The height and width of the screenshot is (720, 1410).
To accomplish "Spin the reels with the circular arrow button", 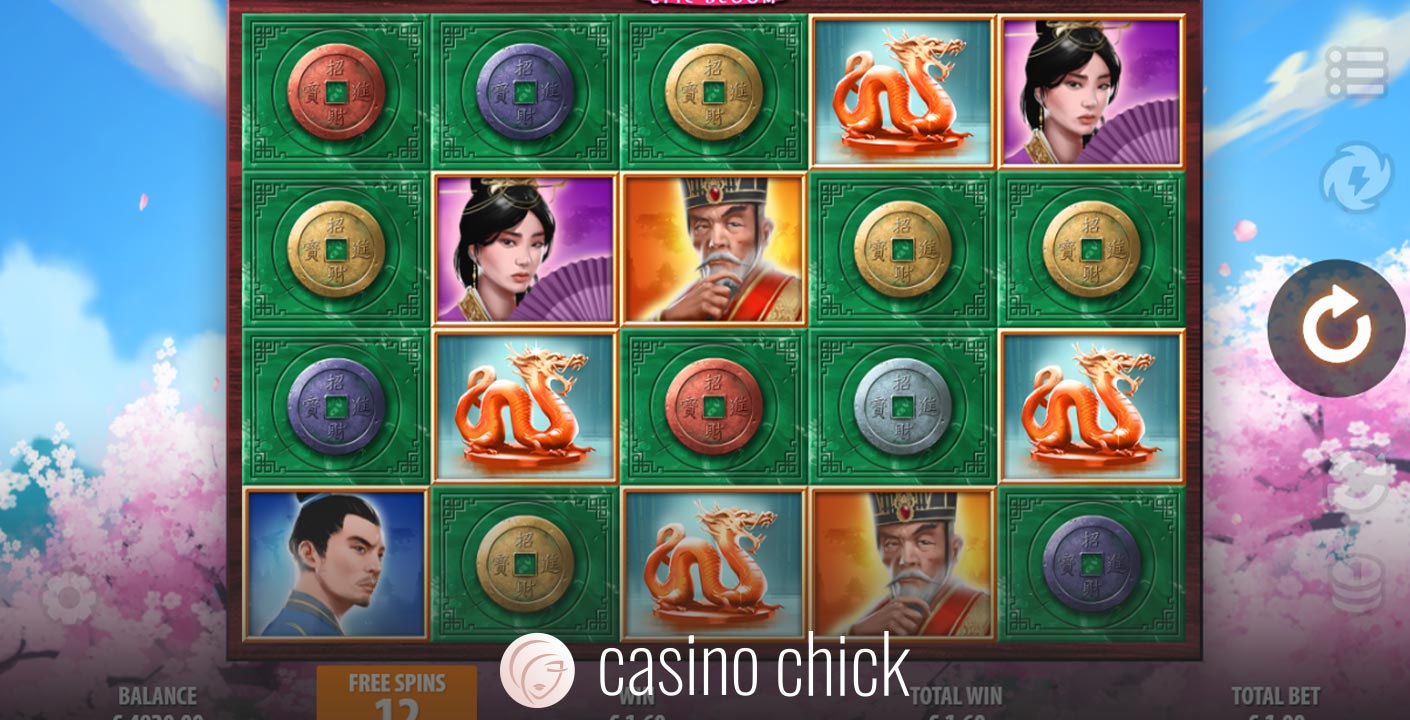I will point(1336,329).
